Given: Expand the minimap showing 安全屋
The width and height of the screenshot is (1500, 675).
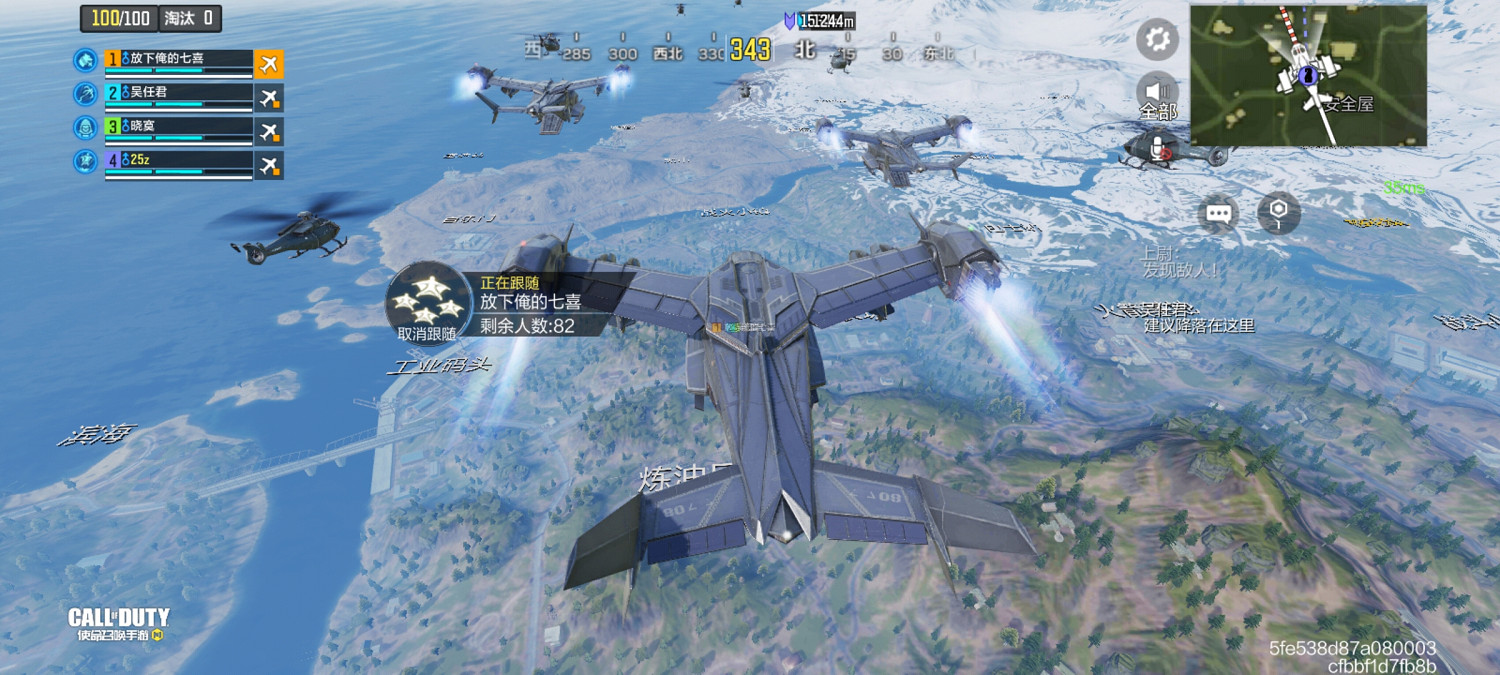Looking at the screenshot, I should pos(1307,75).
